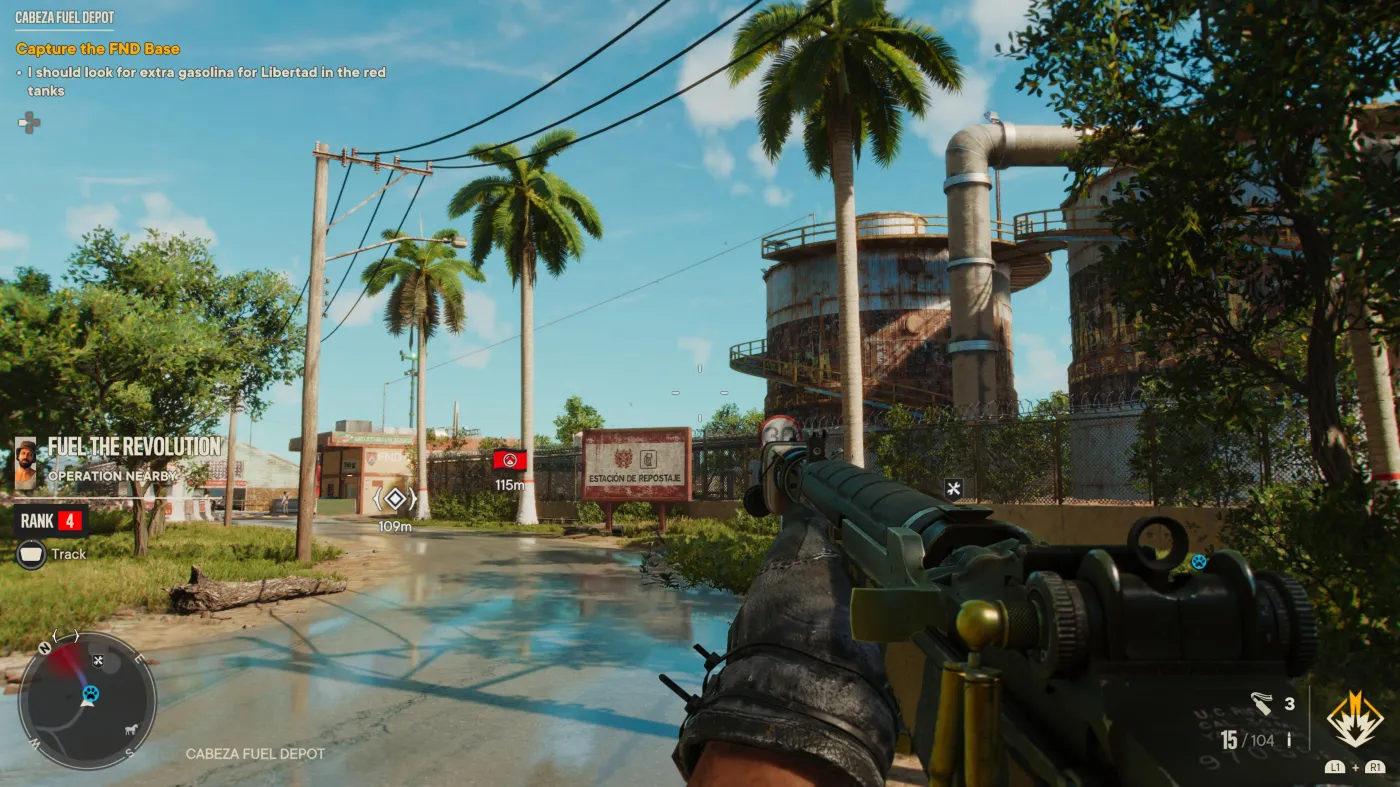Activate the Supremo ability icon
The width and height of the screenshot is (1400, 787).
1354,718
